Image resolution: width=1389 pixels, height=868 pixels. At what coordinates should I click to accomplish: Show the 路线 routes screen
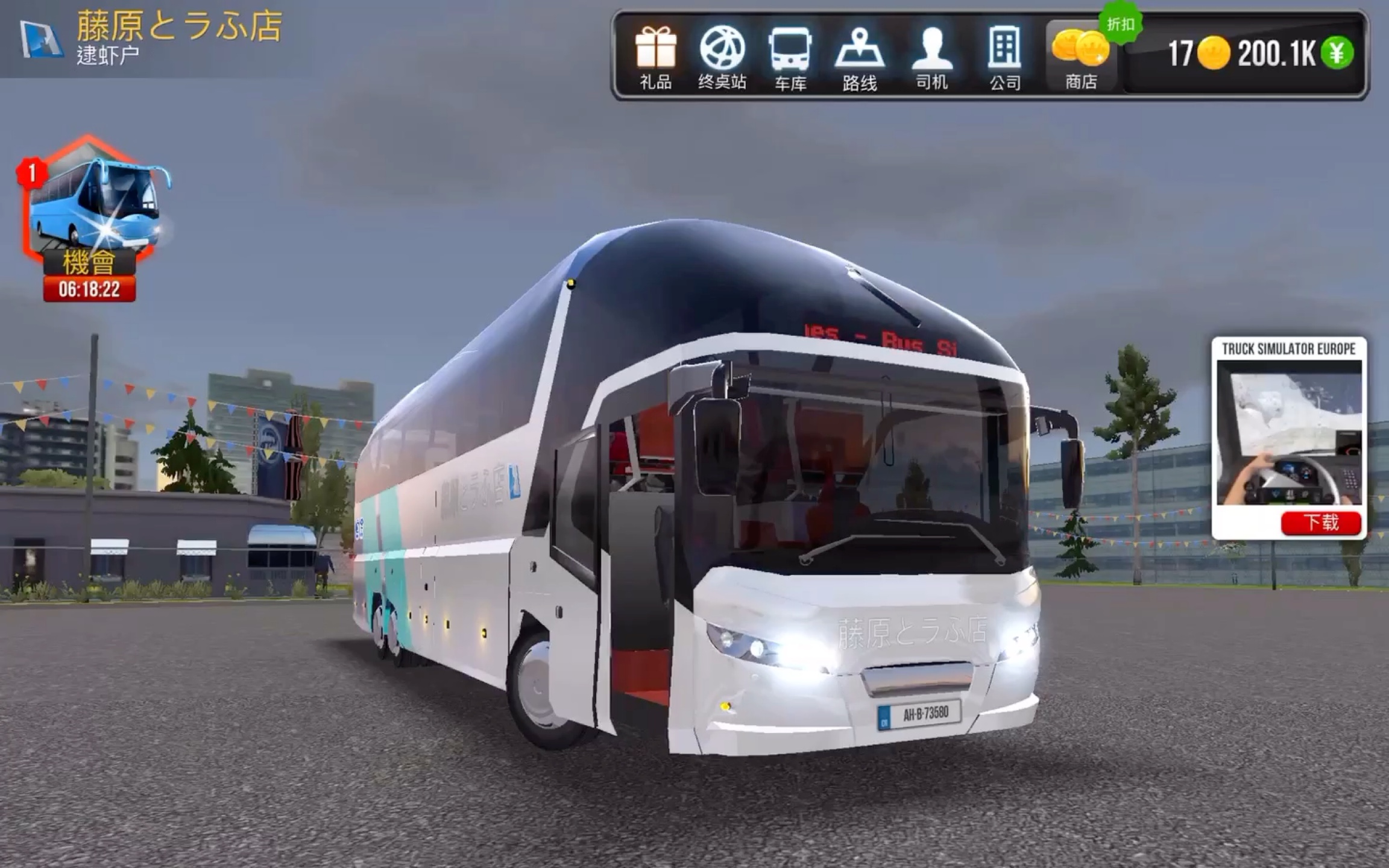pyautogui.click(x=859, y=57)
